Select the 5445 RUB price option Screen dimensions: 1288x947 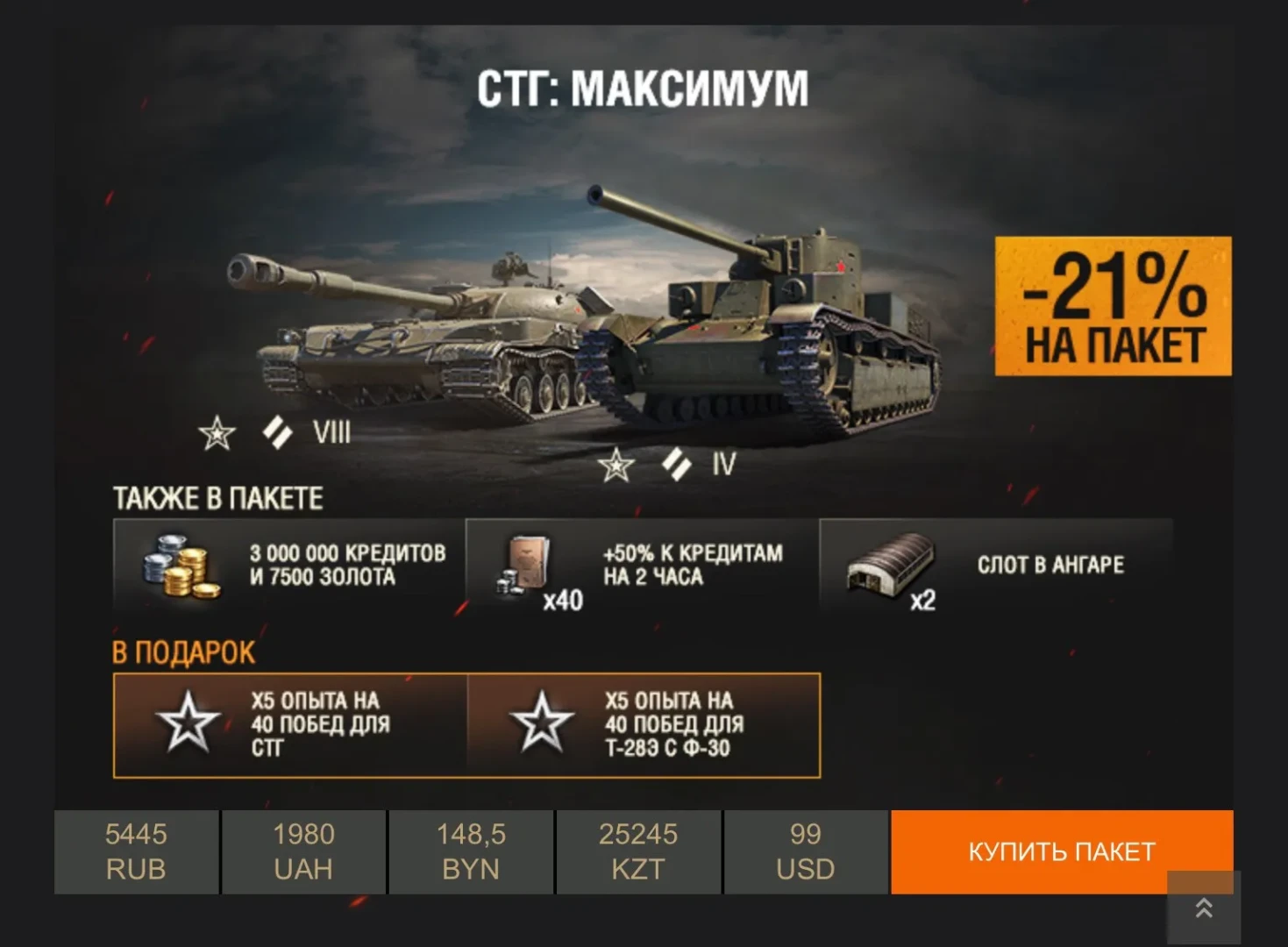click(136, 851)
